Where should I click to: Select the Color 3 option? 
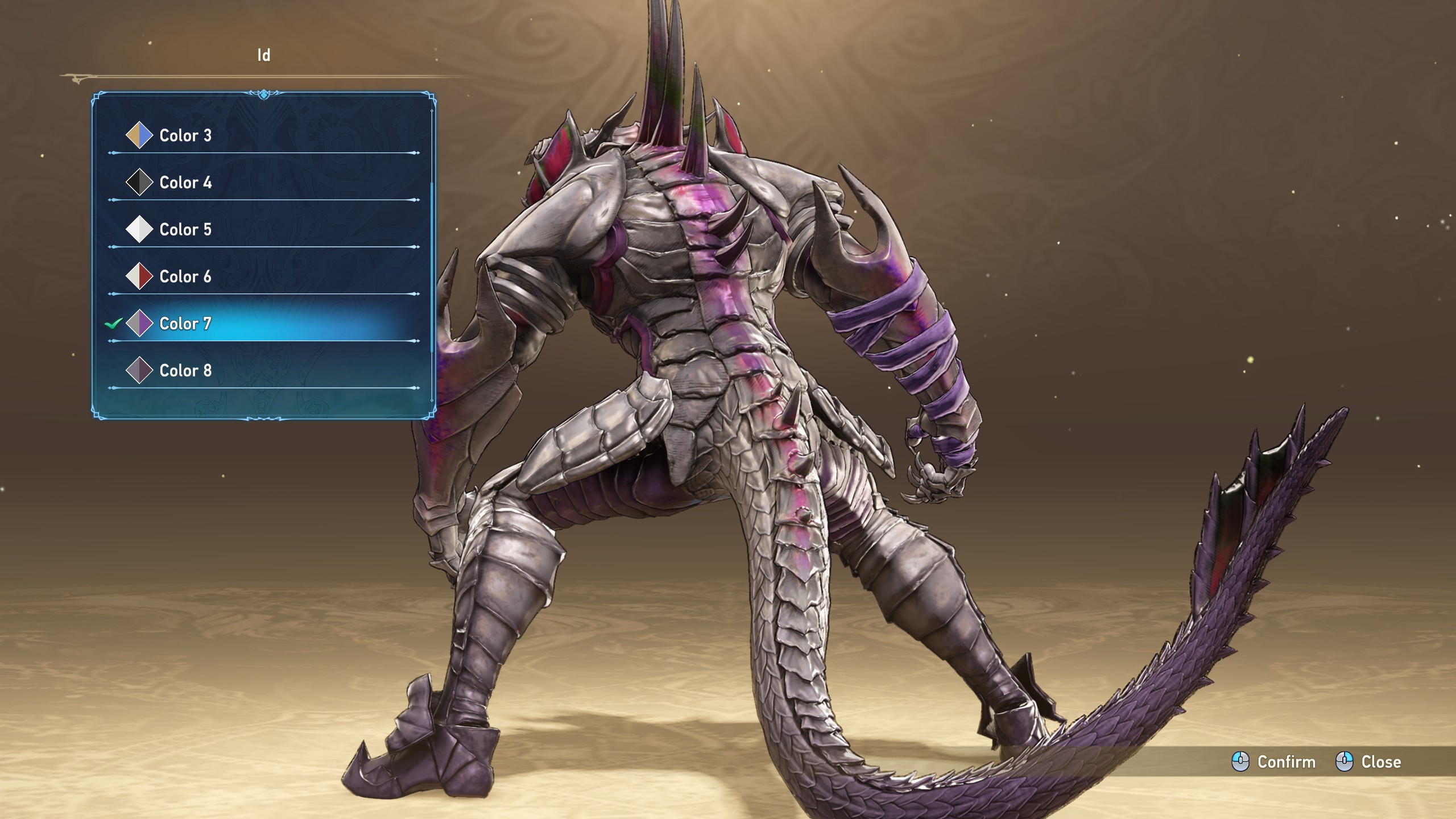[185, 135]
